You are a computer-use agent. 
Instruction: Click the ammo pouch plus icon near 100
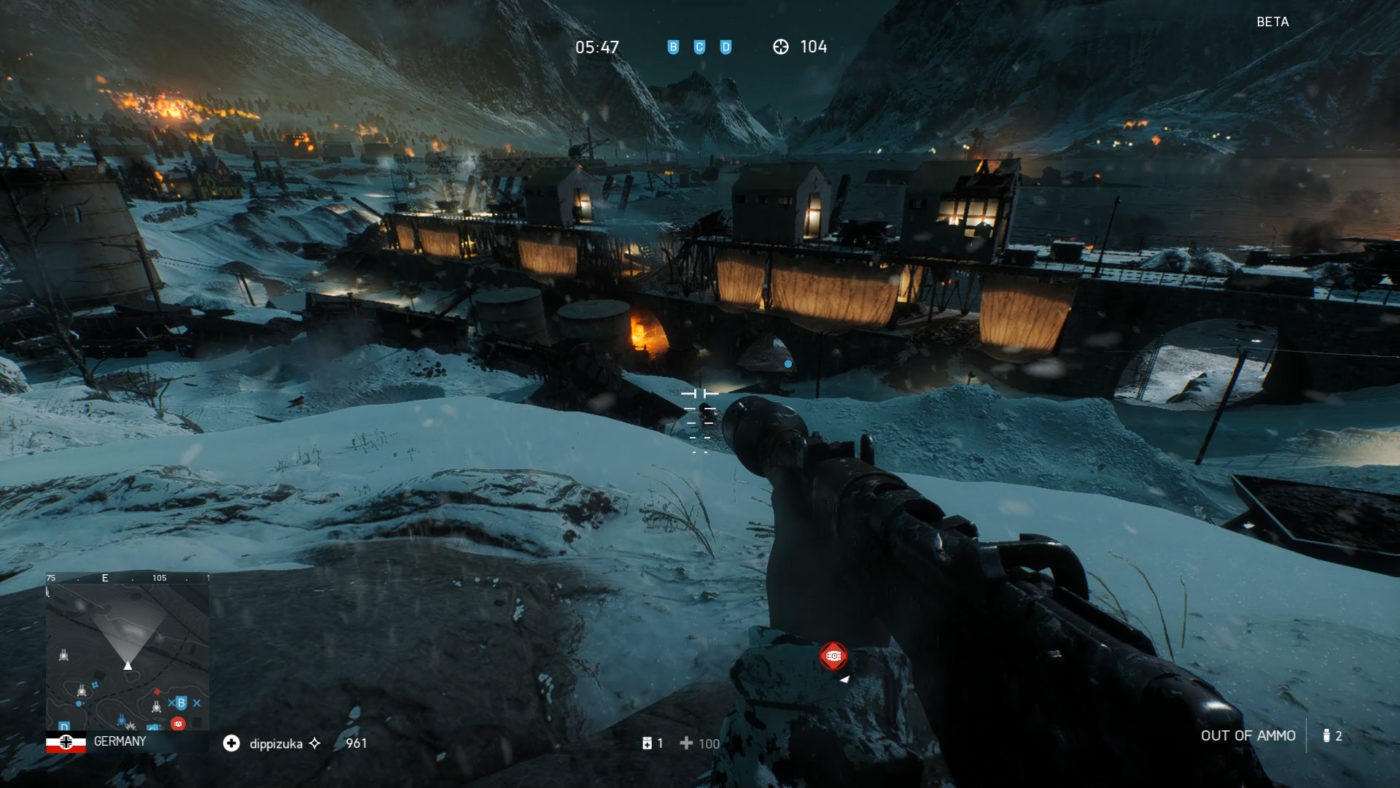coord(686,742)
